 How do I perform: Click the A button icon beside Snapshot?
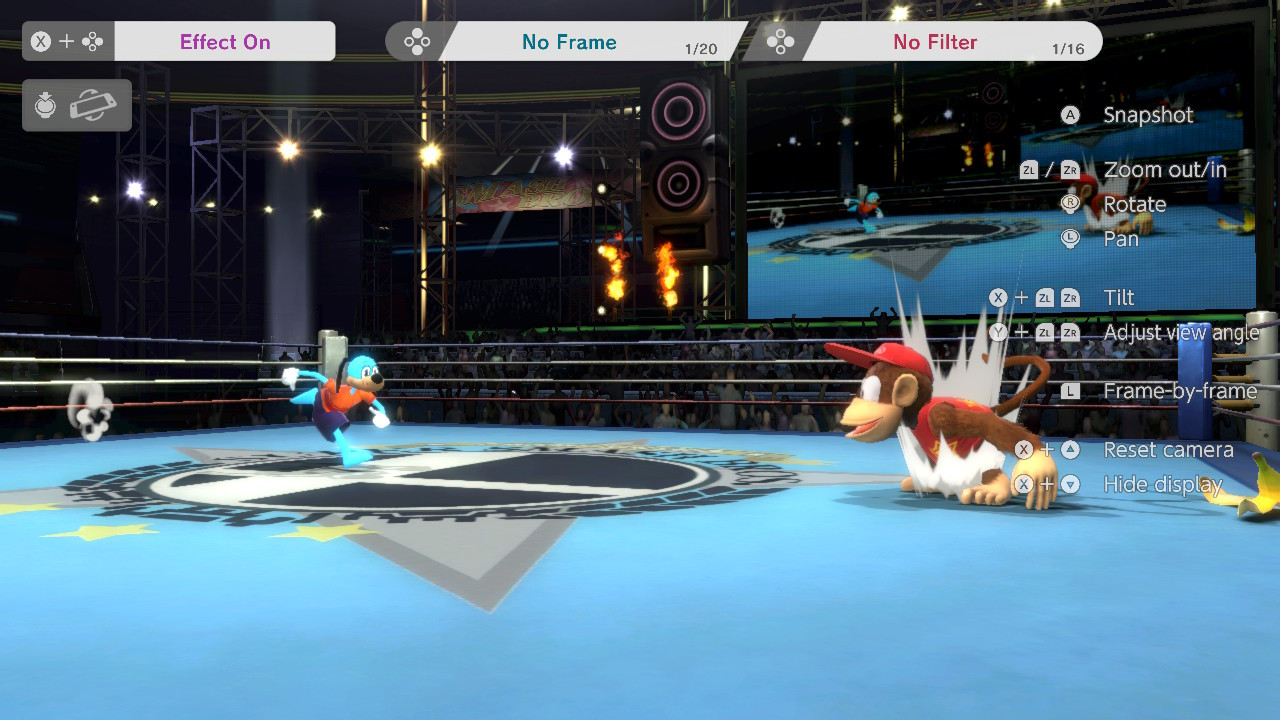click(x=1070, y=115)
